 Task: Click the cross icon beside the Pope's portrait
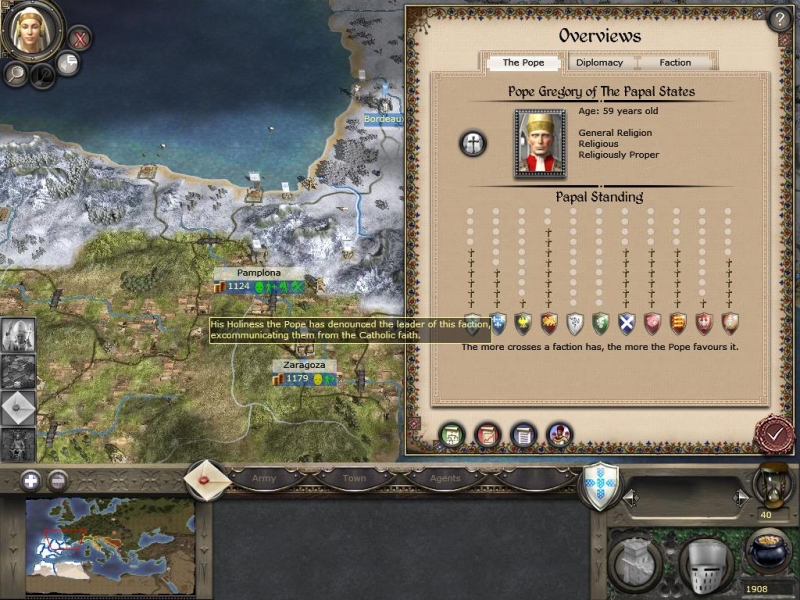click(x=473, y=143)
